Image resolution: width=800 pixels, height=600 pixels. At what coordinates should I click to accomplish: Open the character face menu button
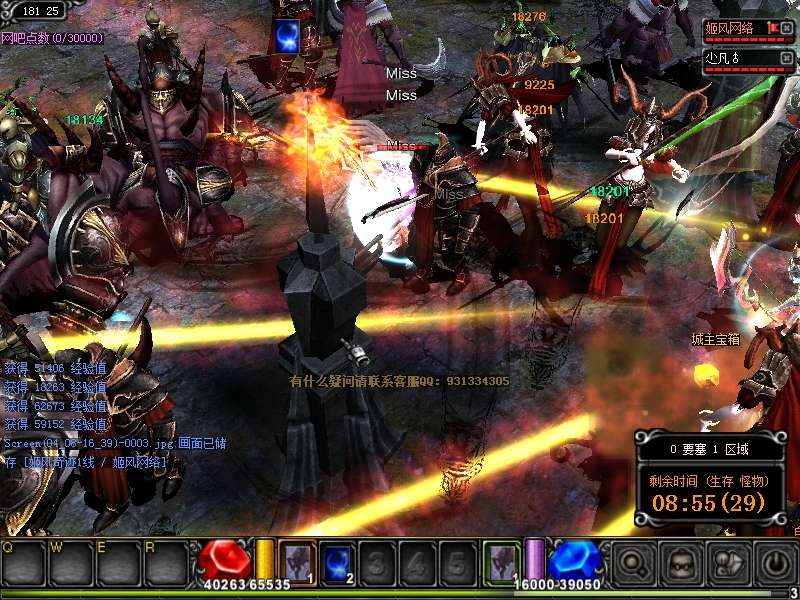(680, 564)
